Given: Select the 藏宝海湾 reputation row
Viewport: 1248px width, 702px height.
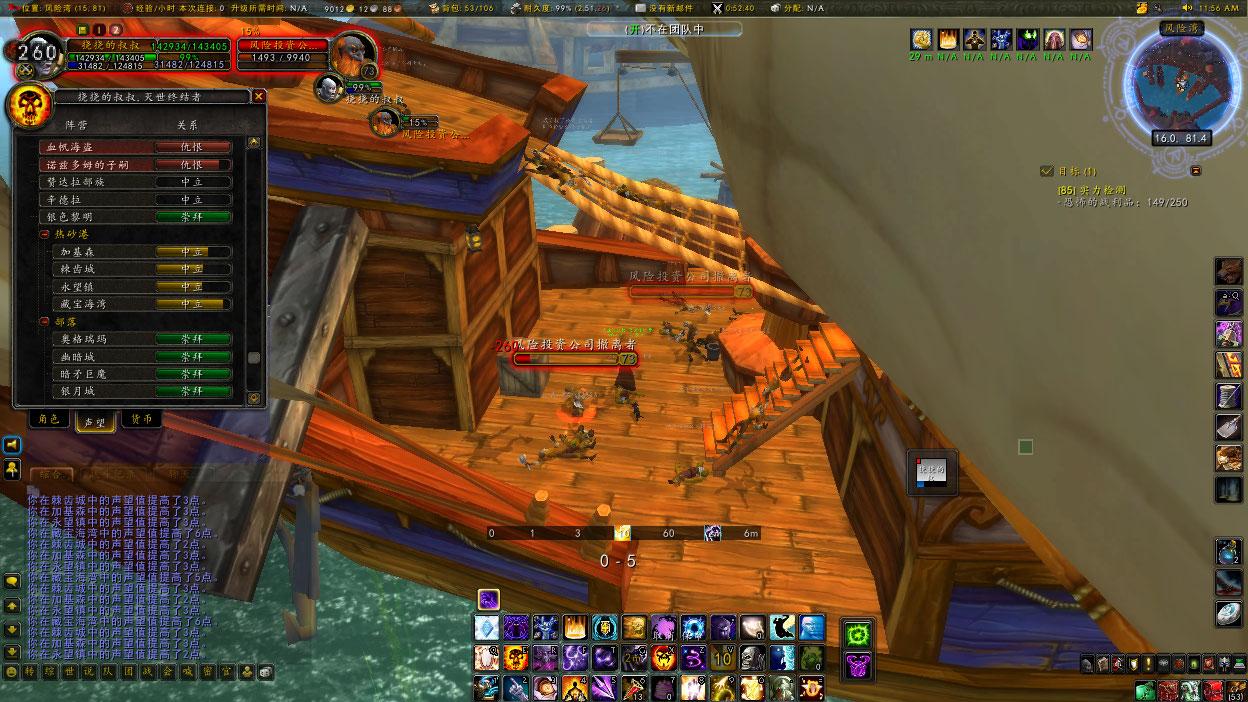Looking at the screenshot, I should (140, 304).
